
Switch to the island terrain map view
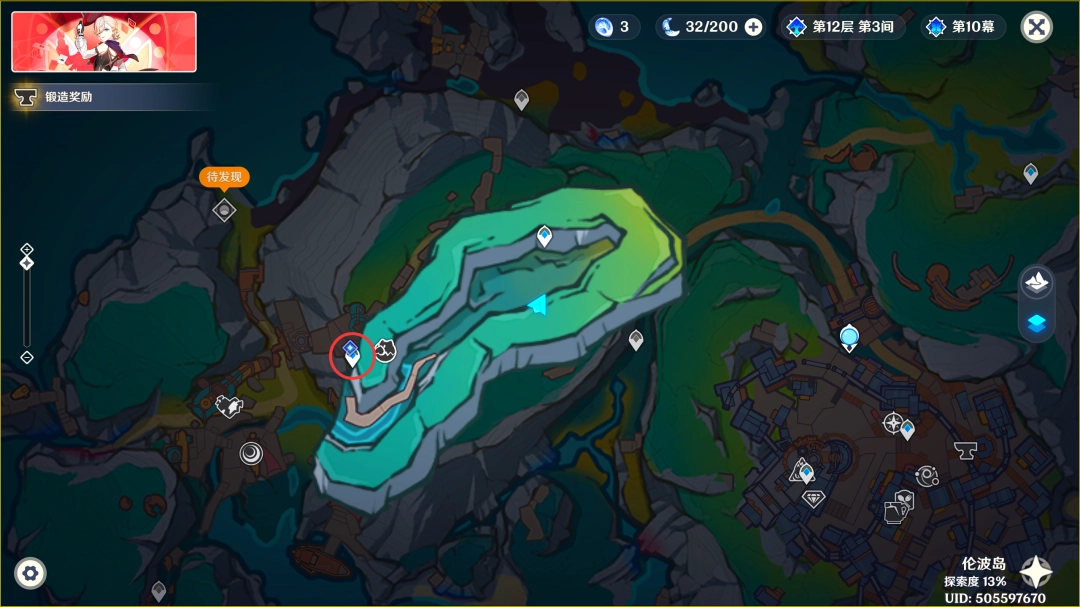(1036, 282)
